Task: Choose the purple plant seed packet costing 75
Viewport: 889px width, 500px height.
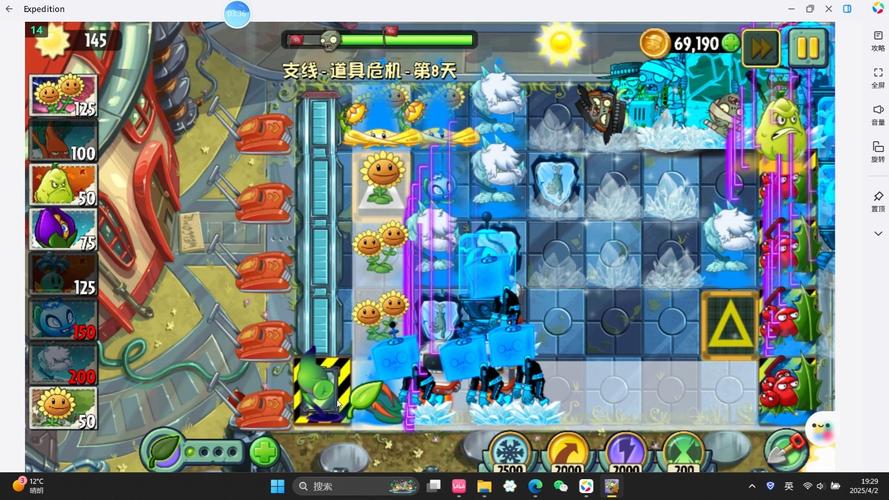Action: tap(62, 229)
